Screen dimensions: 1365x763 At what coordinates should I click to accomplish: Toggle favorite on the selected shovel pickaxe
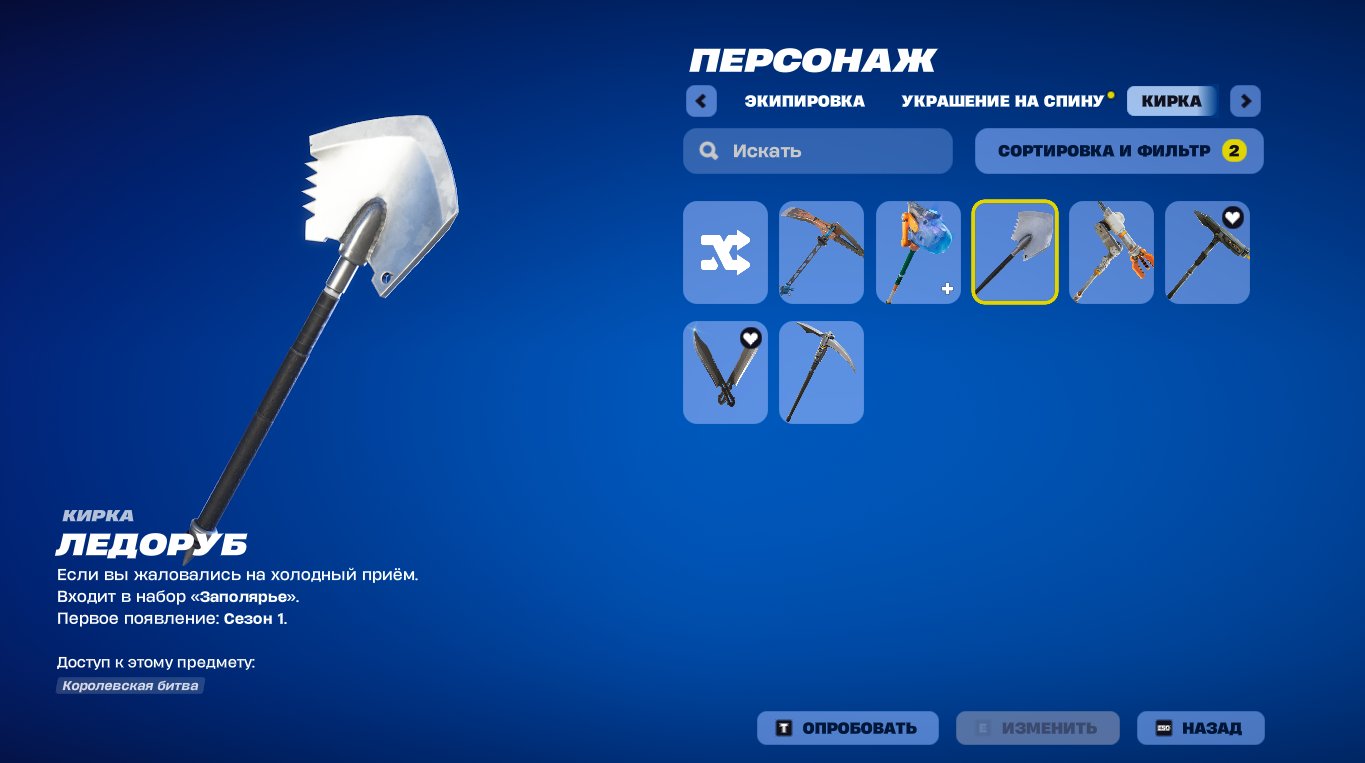click(x=1040, y=218)
